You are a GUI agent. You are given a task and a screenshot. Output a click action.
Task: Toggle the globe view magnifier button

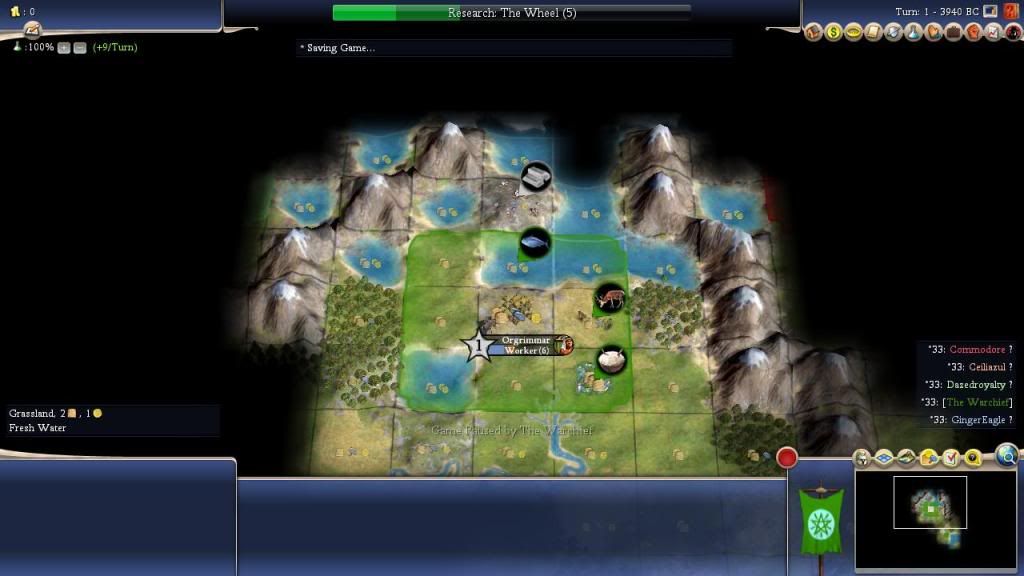1007,456
